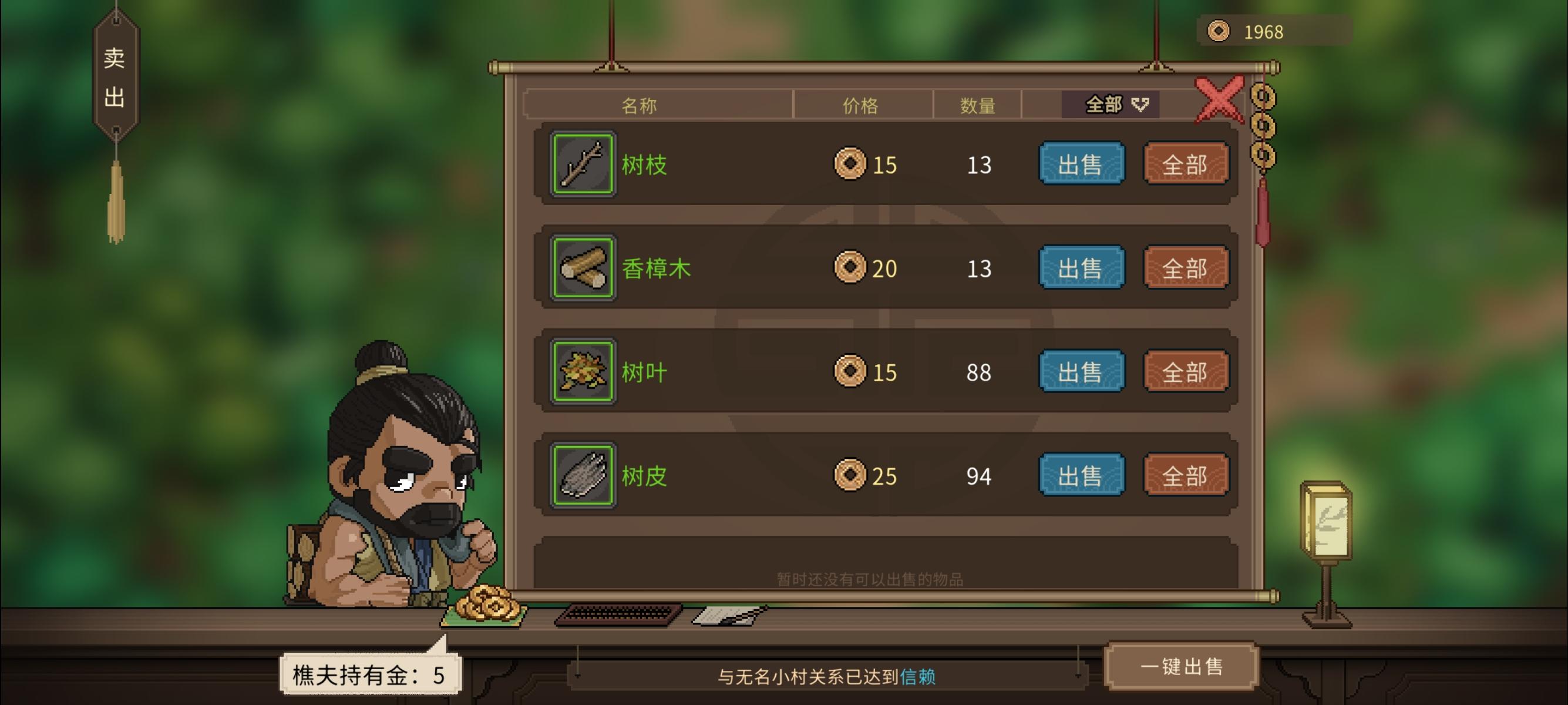Click the coin icon next to 树枝 price

(x=851, y=163)
